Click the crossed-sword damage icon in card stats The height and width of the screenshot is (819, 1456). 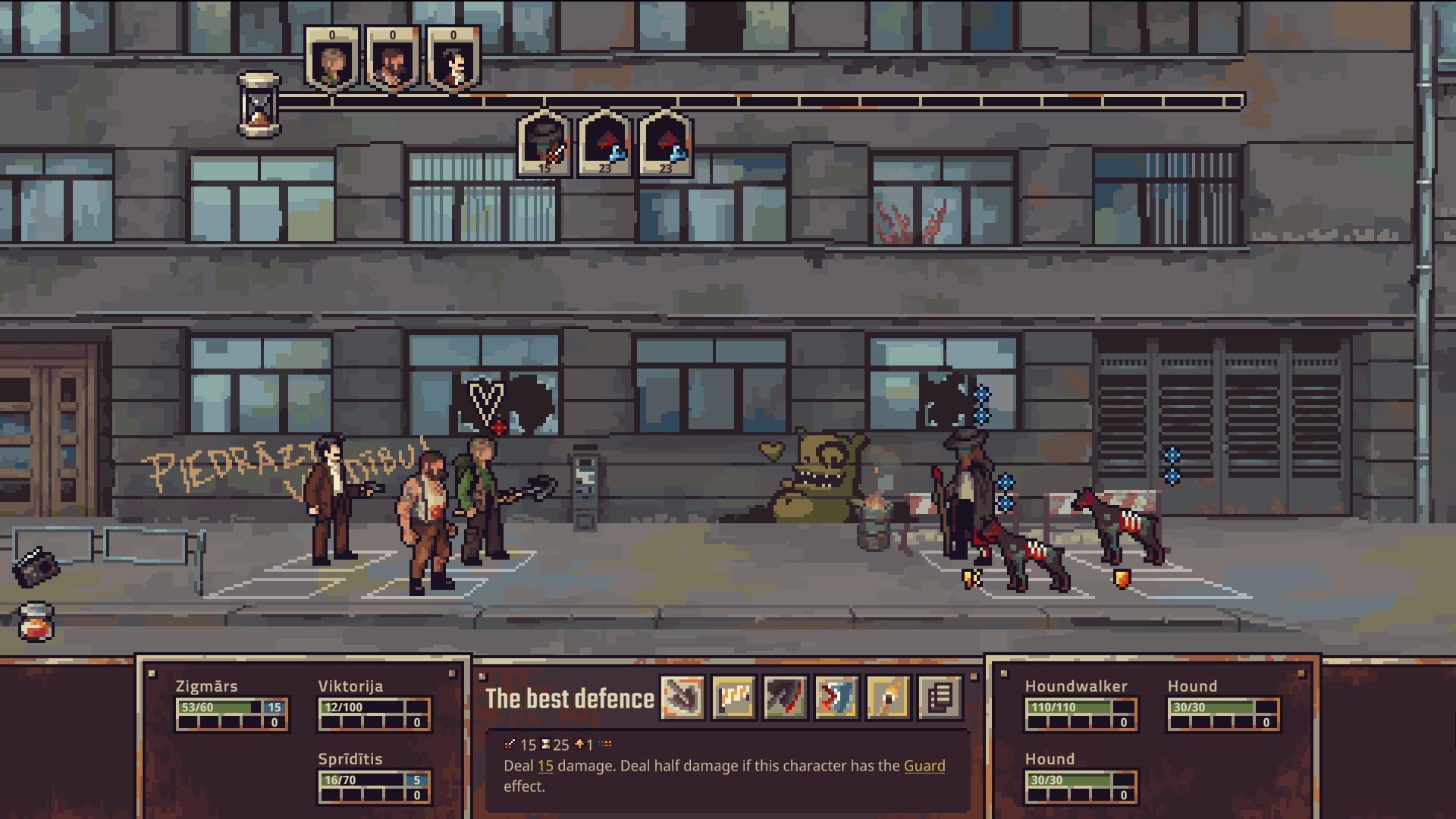point(510,745)
